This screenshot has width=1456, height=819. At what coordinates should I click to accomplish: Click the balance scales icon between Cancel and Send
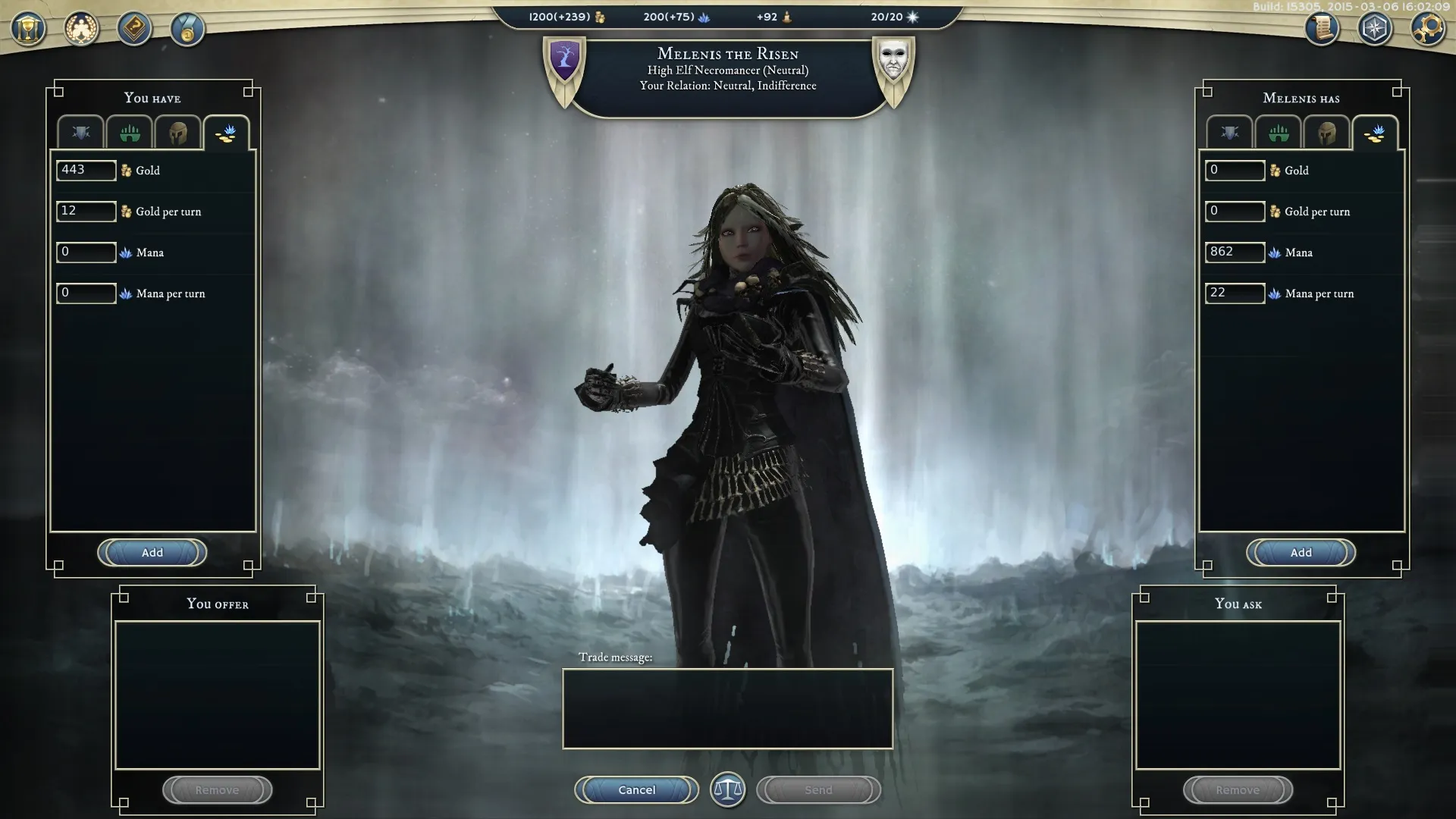[727, 789]
